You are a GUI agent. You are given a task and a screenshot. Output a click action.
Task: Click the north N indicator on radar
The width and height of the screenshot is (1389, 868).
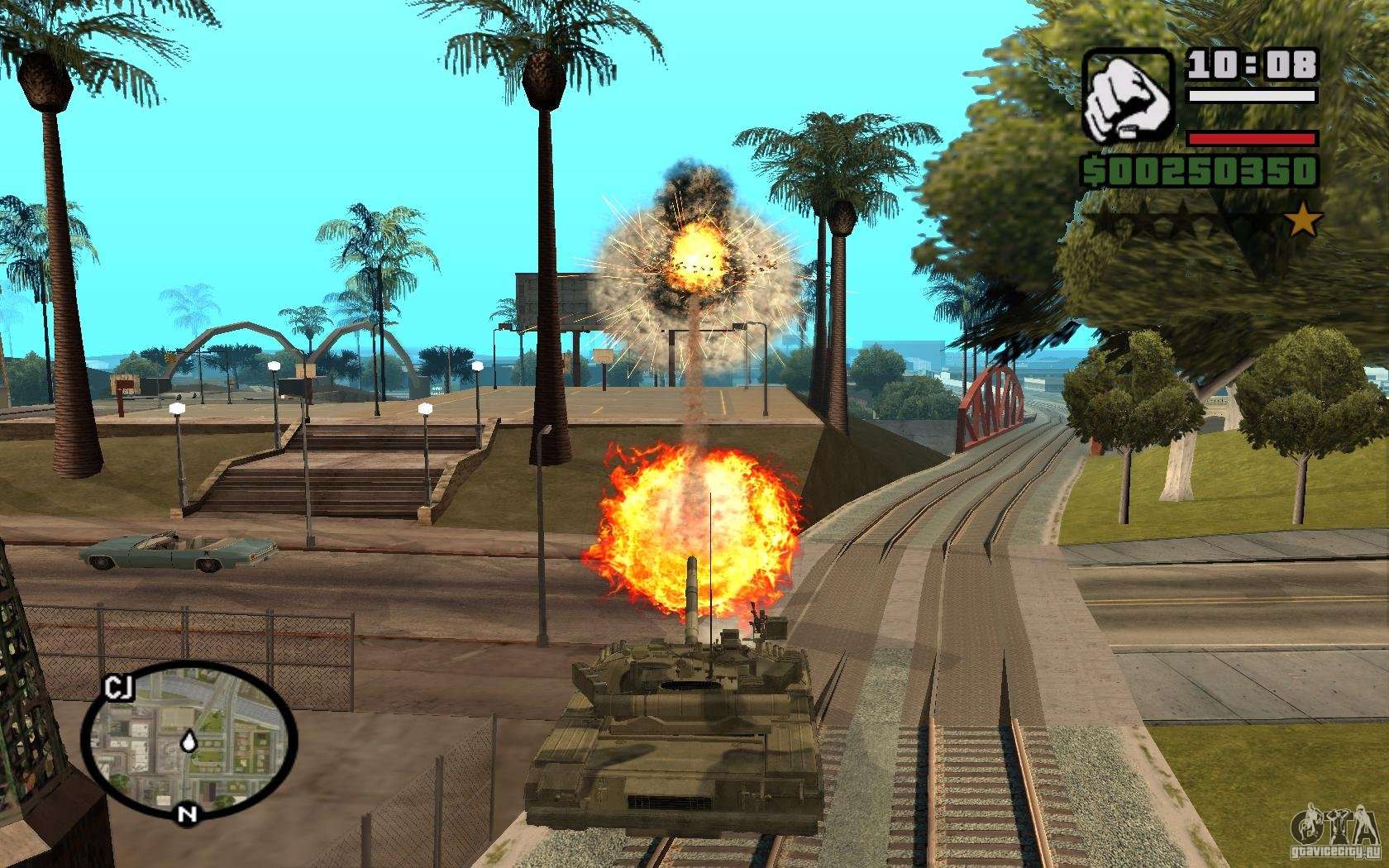pos(187,813)
